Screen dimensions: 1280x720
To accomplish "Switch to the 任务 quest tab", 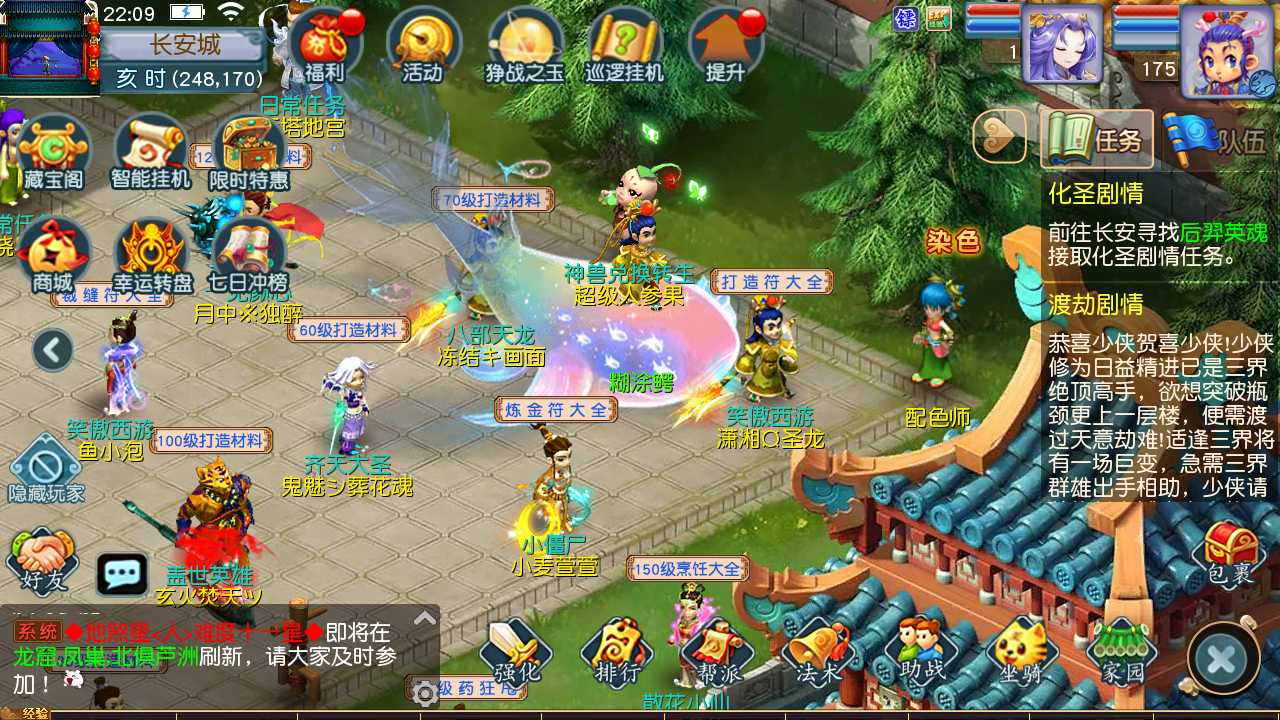I will coord(1097,139).
